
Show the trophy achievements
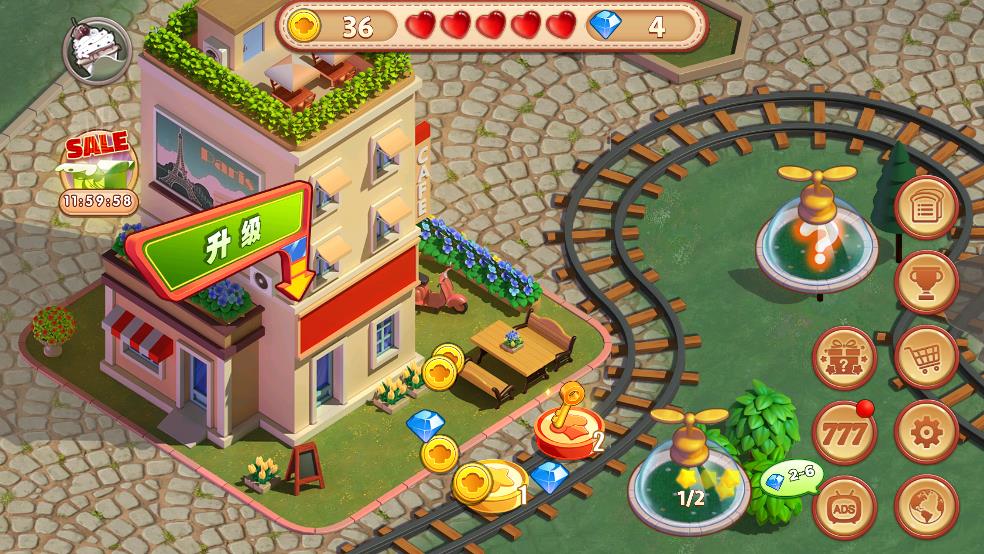[926, 283]
